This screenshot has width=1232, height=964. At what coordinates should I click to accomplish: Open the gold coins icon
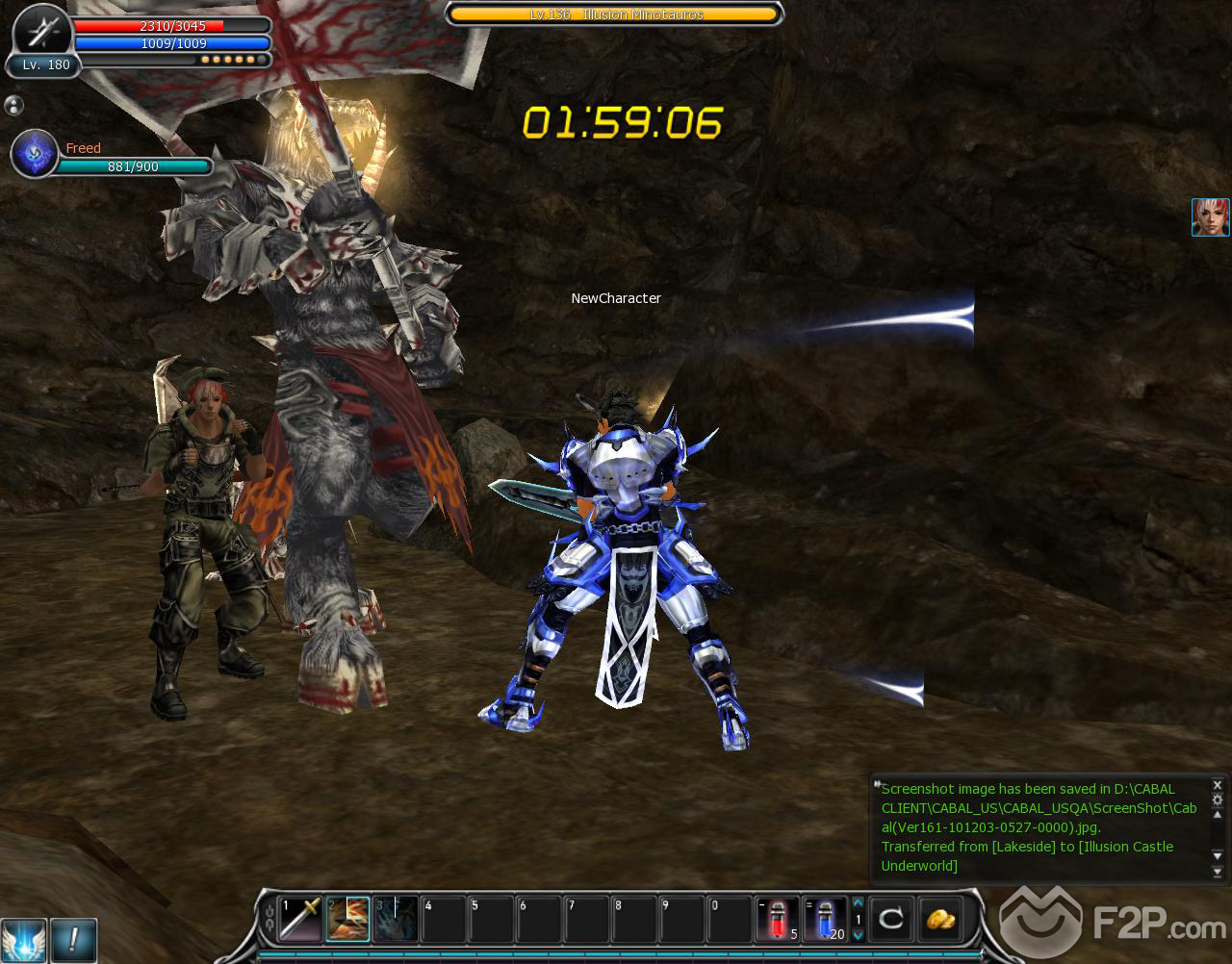939,919
